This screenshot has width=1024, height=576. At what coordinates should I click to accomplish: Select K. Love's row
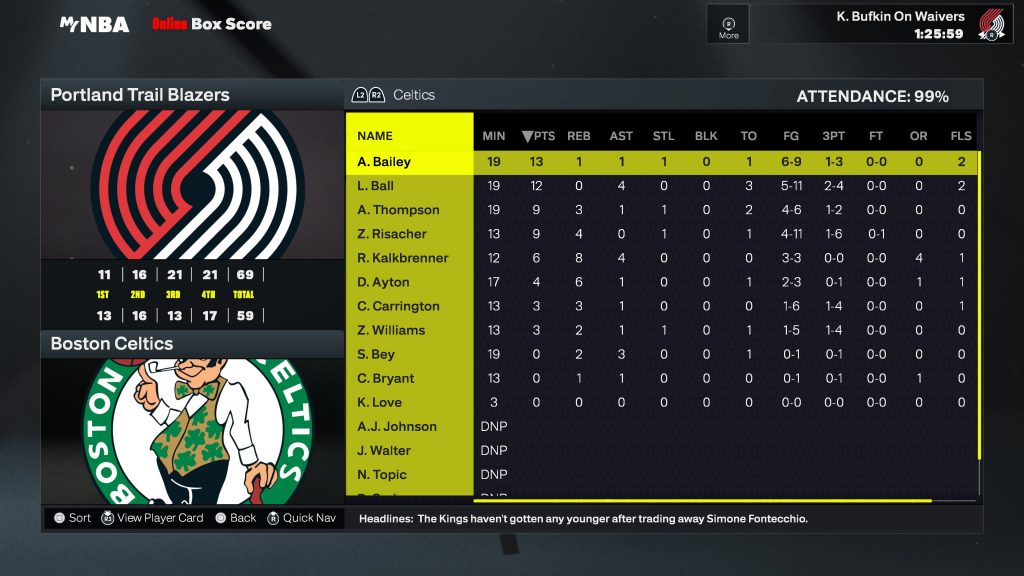pos(380,402)
